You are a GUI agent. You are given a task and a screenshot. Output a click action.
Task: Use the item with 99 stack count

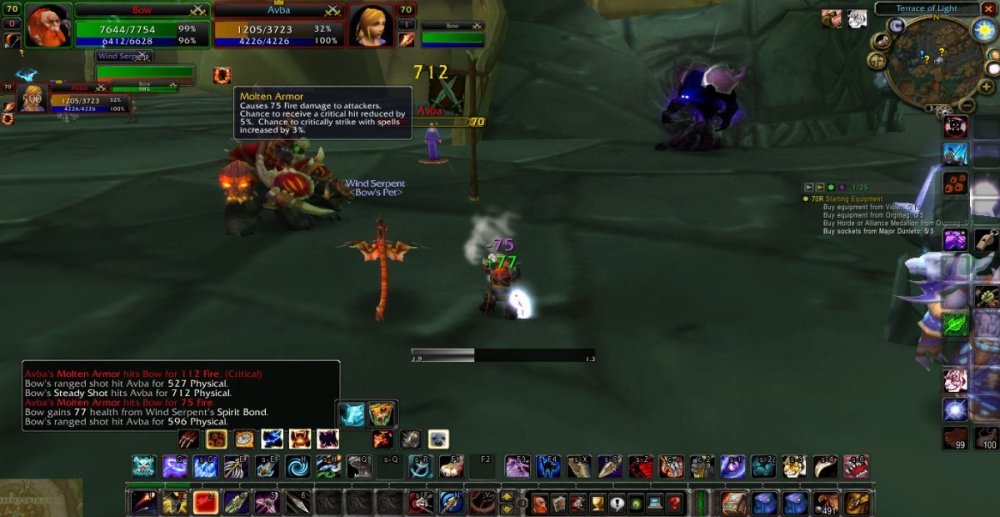955,438
